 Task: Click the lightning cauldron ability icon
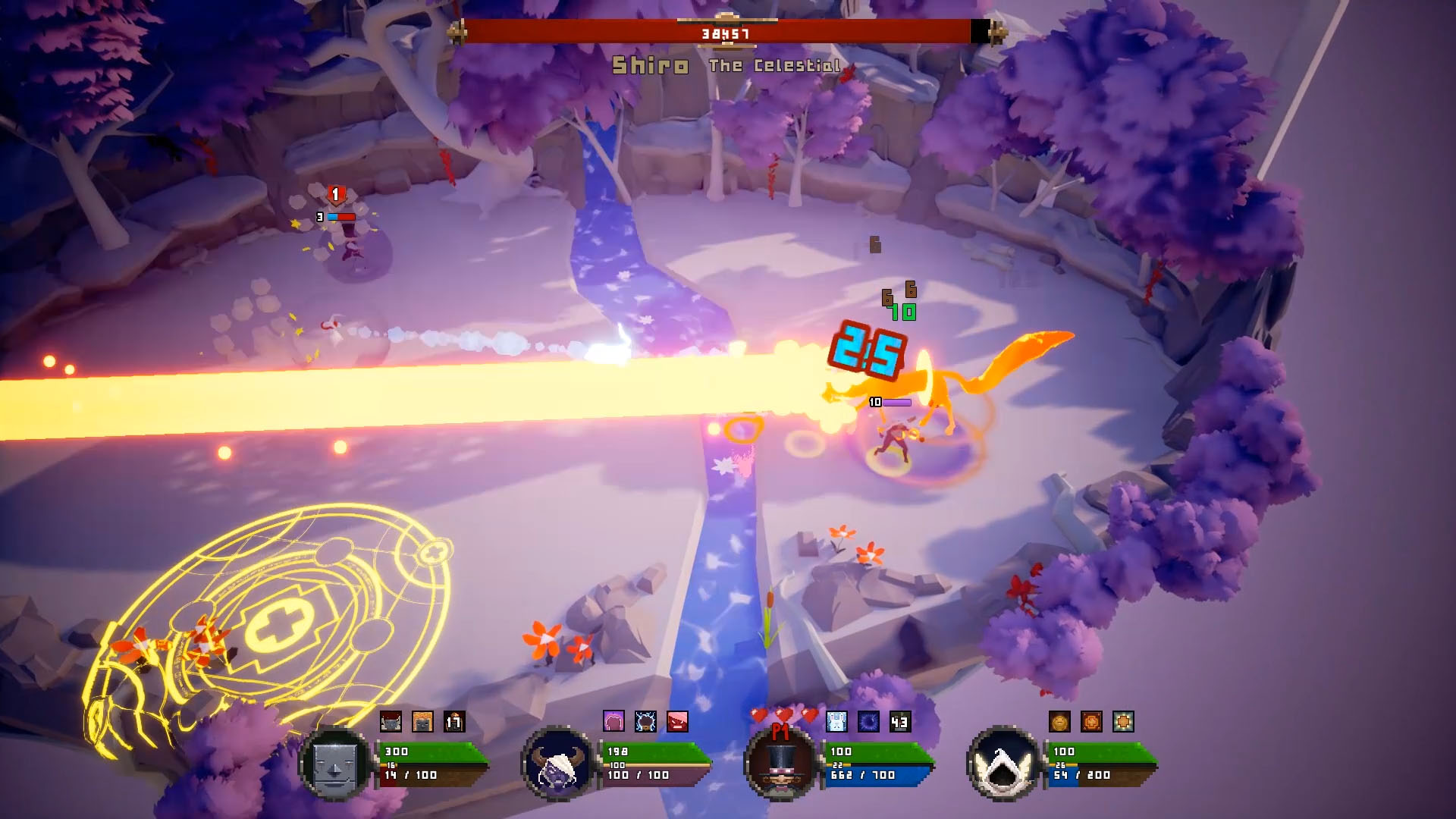click(645, 720)
